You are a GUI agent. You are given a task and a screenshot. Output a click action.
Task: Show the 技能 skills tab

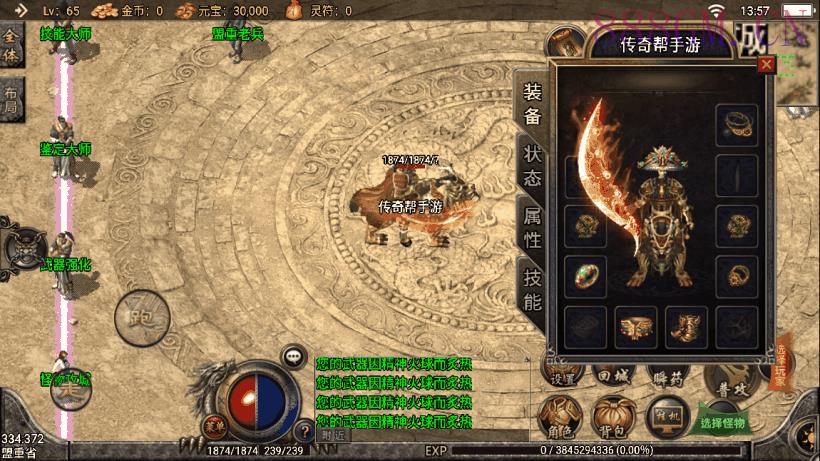532,288
